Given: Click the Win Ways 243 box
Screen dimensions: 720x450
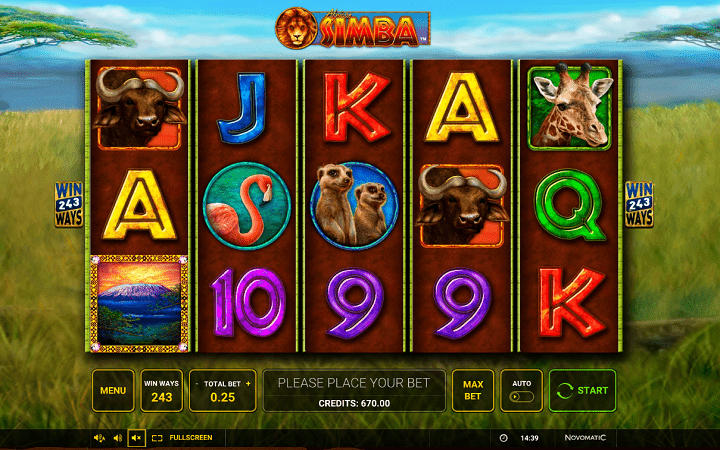Looking at the screenshot, I should (161, 390).
